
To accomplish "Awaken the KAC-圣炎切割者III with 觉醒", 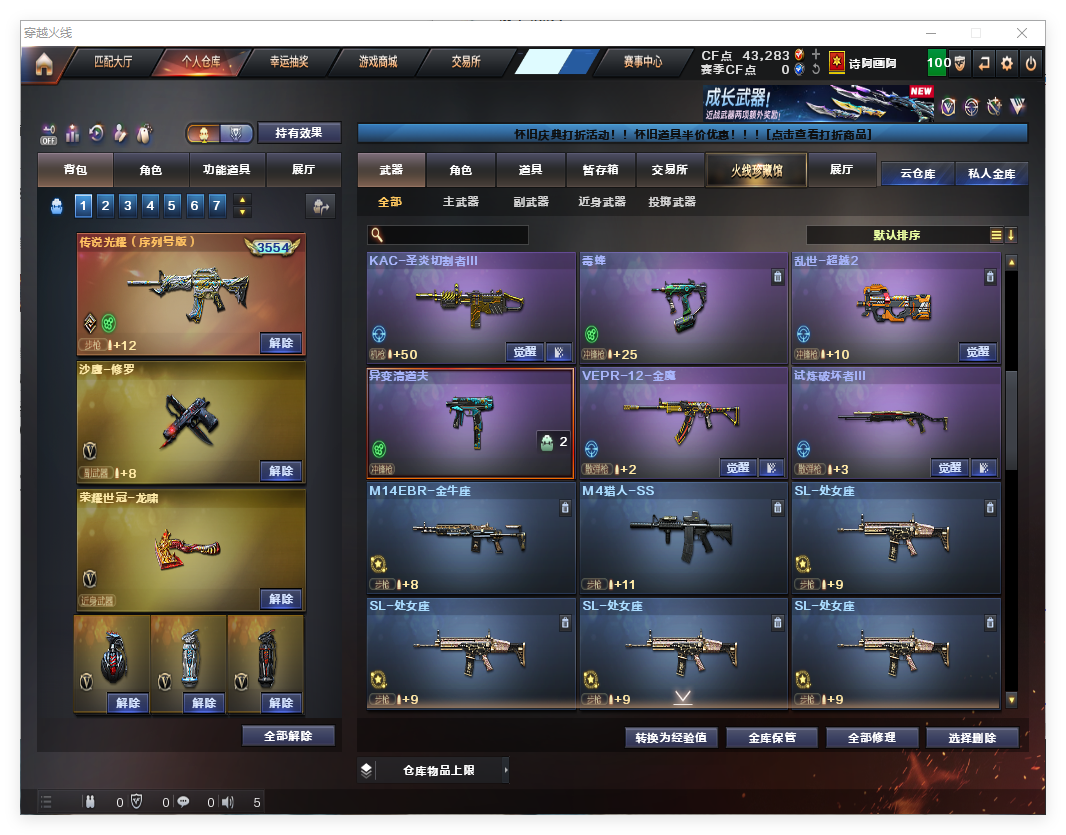I will coord(525,352).
